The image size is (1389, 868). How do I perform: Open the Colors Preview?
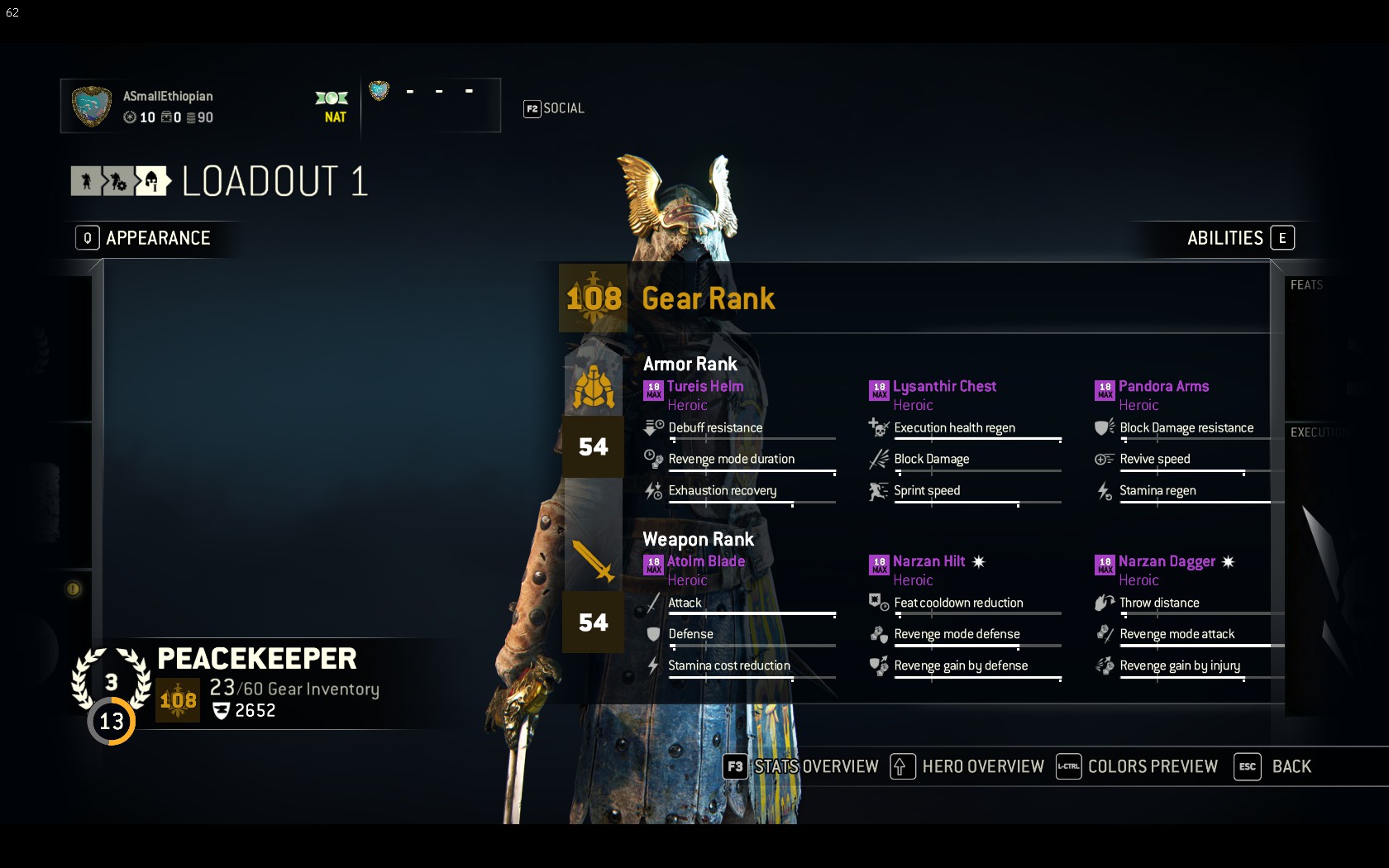pos(1138,767)
